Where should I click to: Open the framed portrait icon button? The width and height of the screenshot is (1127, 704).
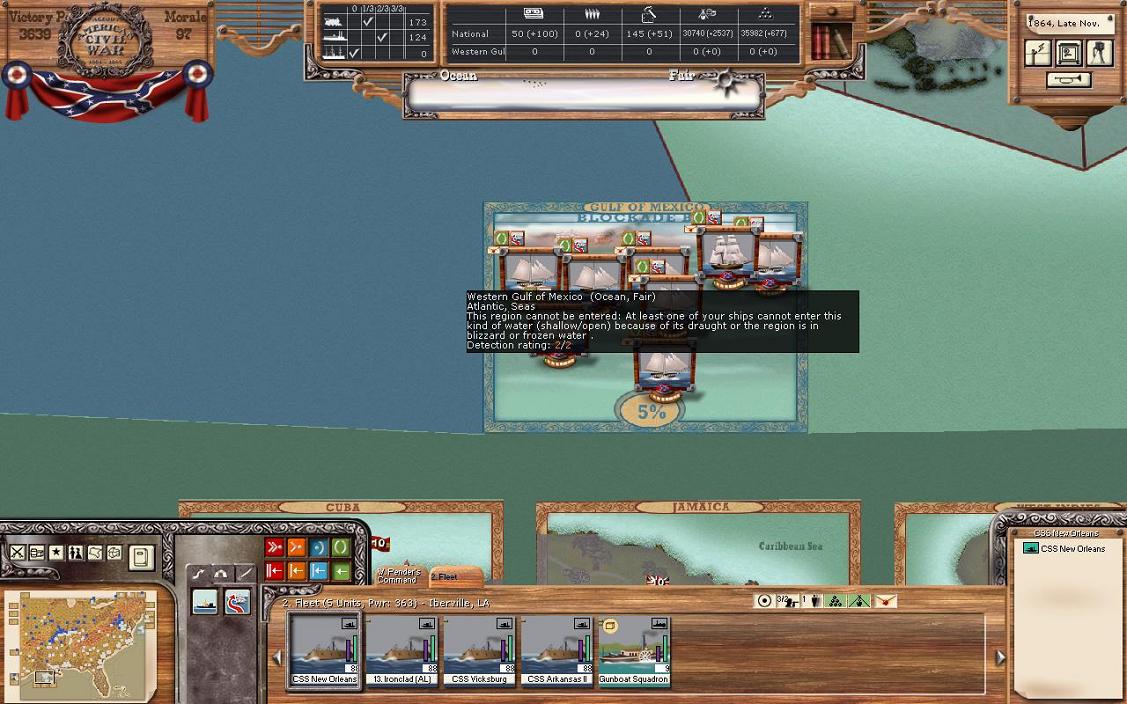point(1068,53)
